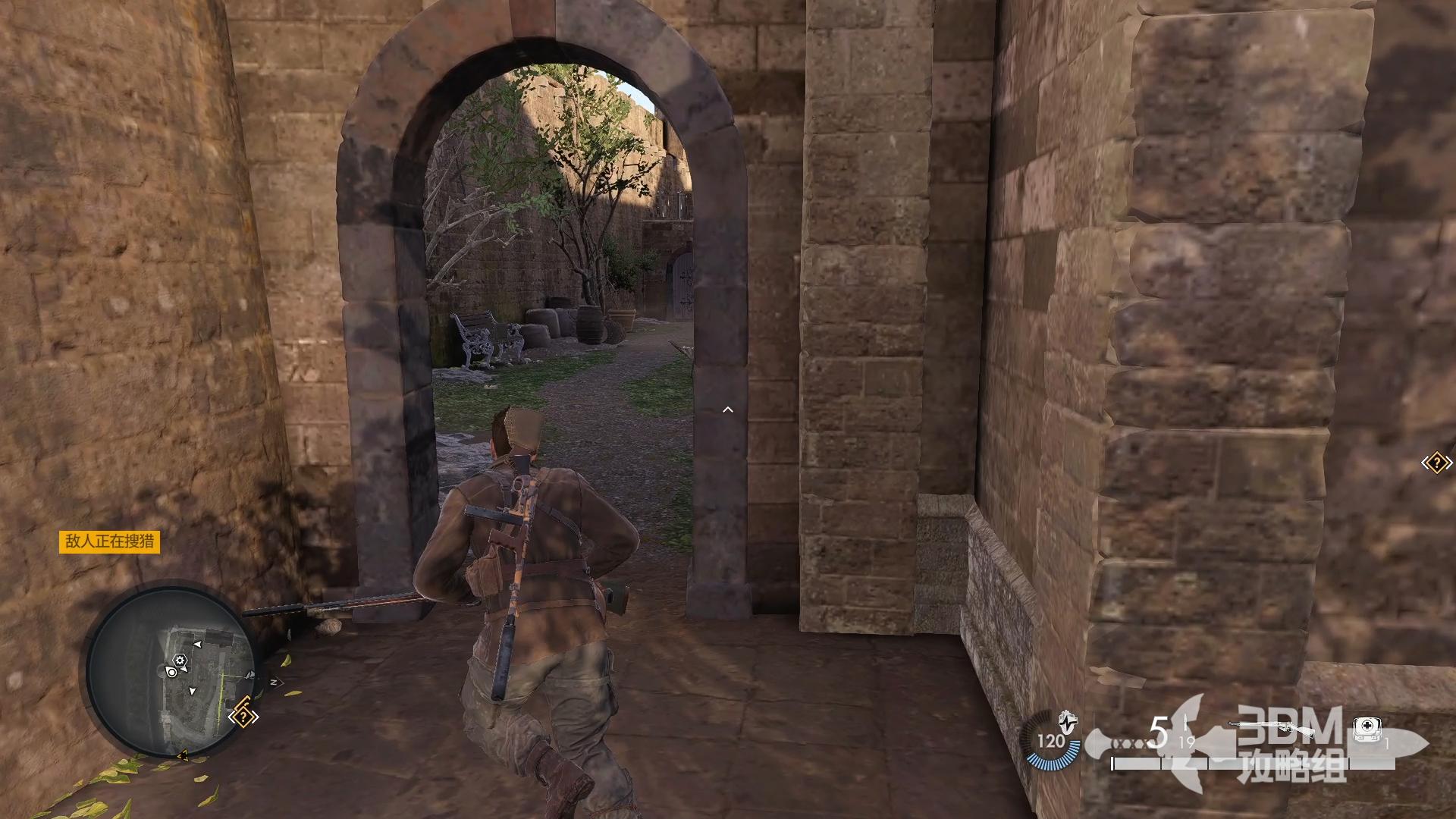Click the circular minimap
The width and height of the screenshot is (1456, 819).
coord(171,670)
